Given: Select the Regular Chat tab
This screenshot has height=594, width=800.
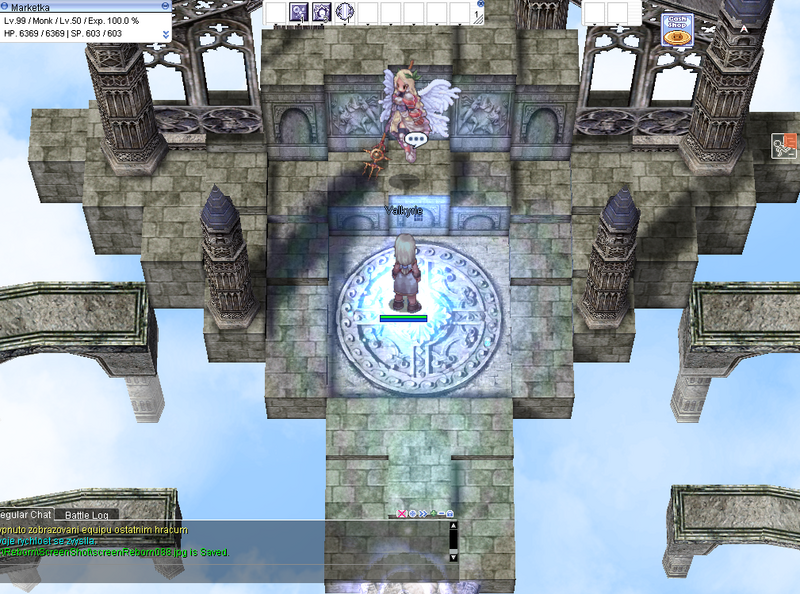Looking at the screenshot, I should pyautogui.click(x=27, y=515).
